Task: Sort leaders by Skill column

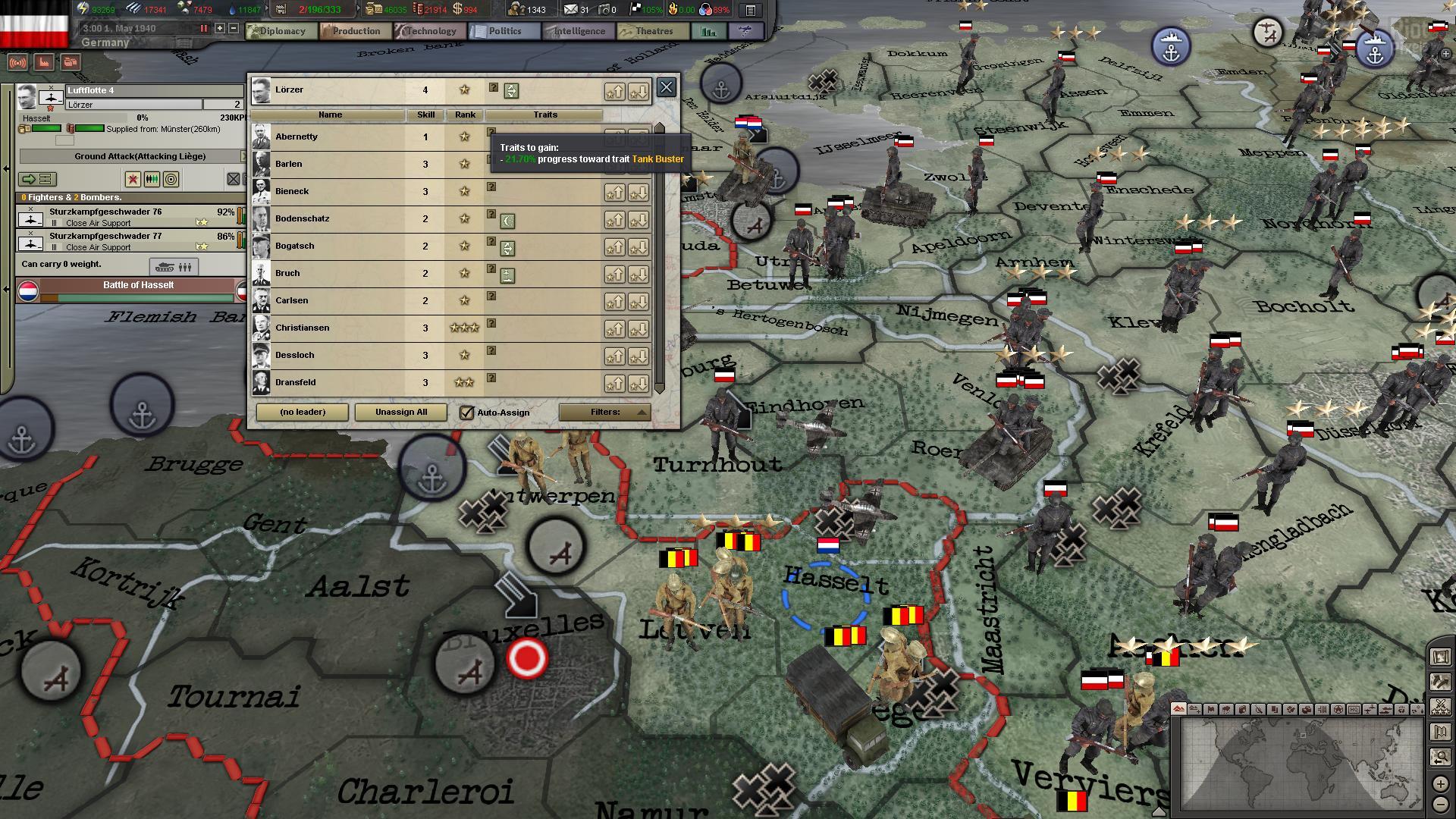Action: (425, 115)
